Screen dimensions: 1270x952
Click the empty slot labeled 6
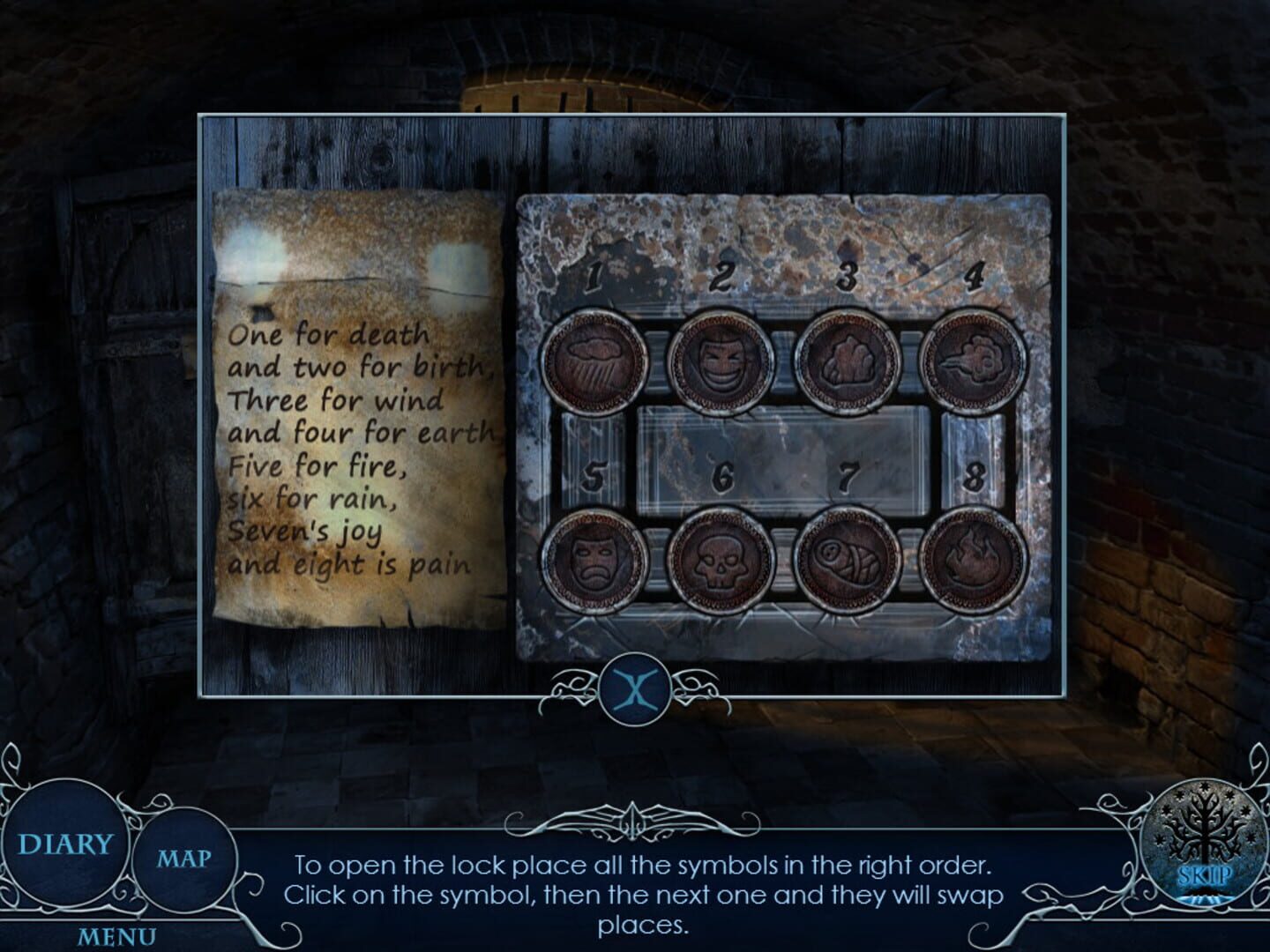tap(725, 473)
